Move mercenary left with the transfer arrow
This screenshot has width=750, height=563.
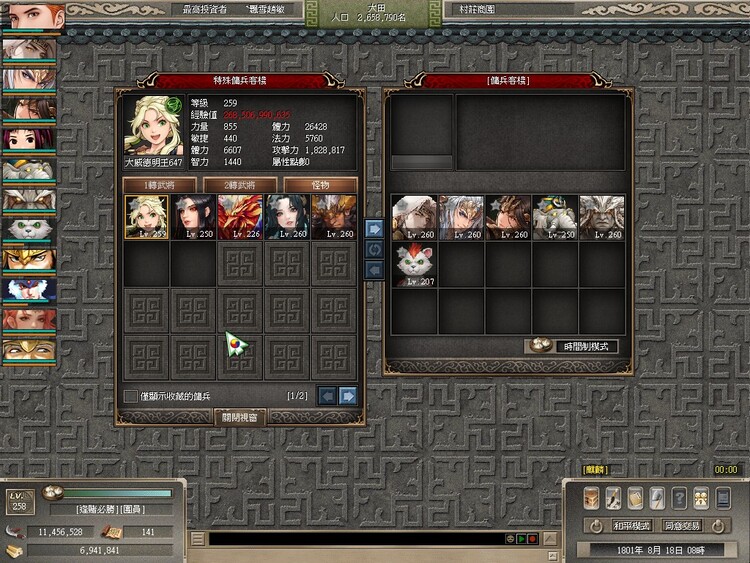pos(374,268)
